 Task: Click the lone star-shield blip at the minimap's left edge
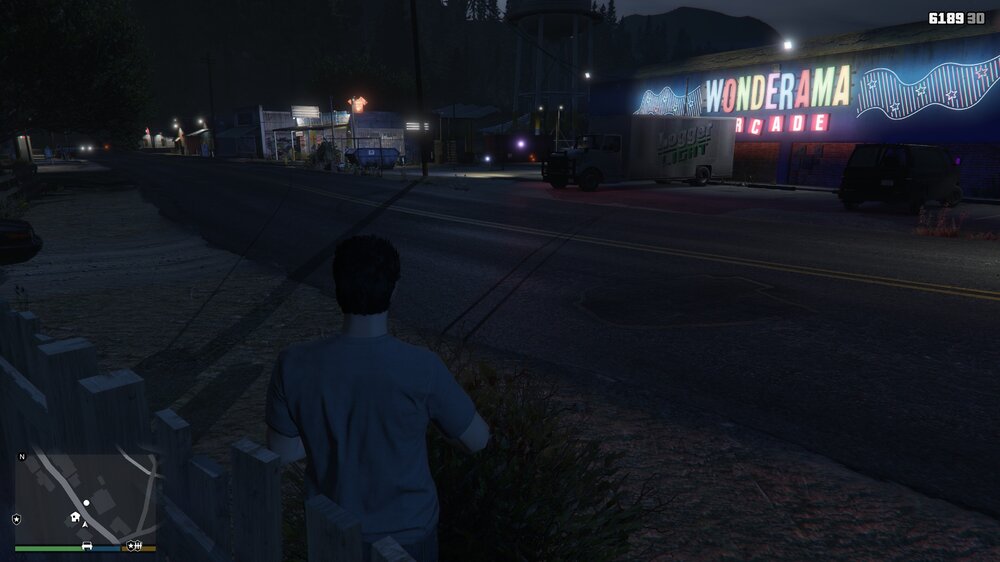tap(16, 520)
